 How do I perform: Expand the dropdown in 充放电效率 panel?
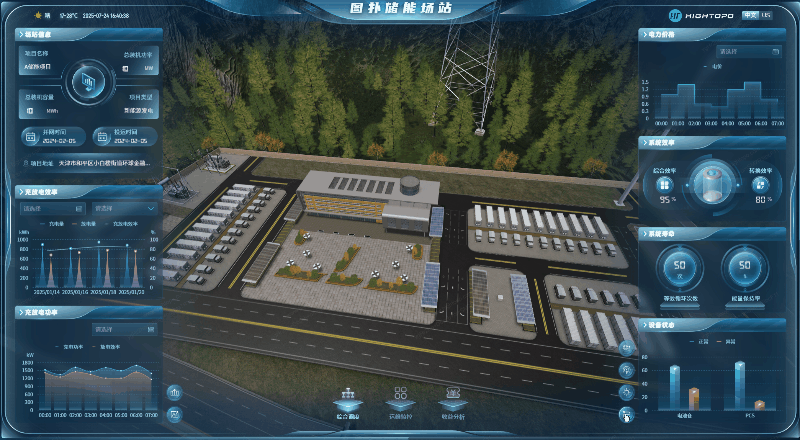coord(124,208)
